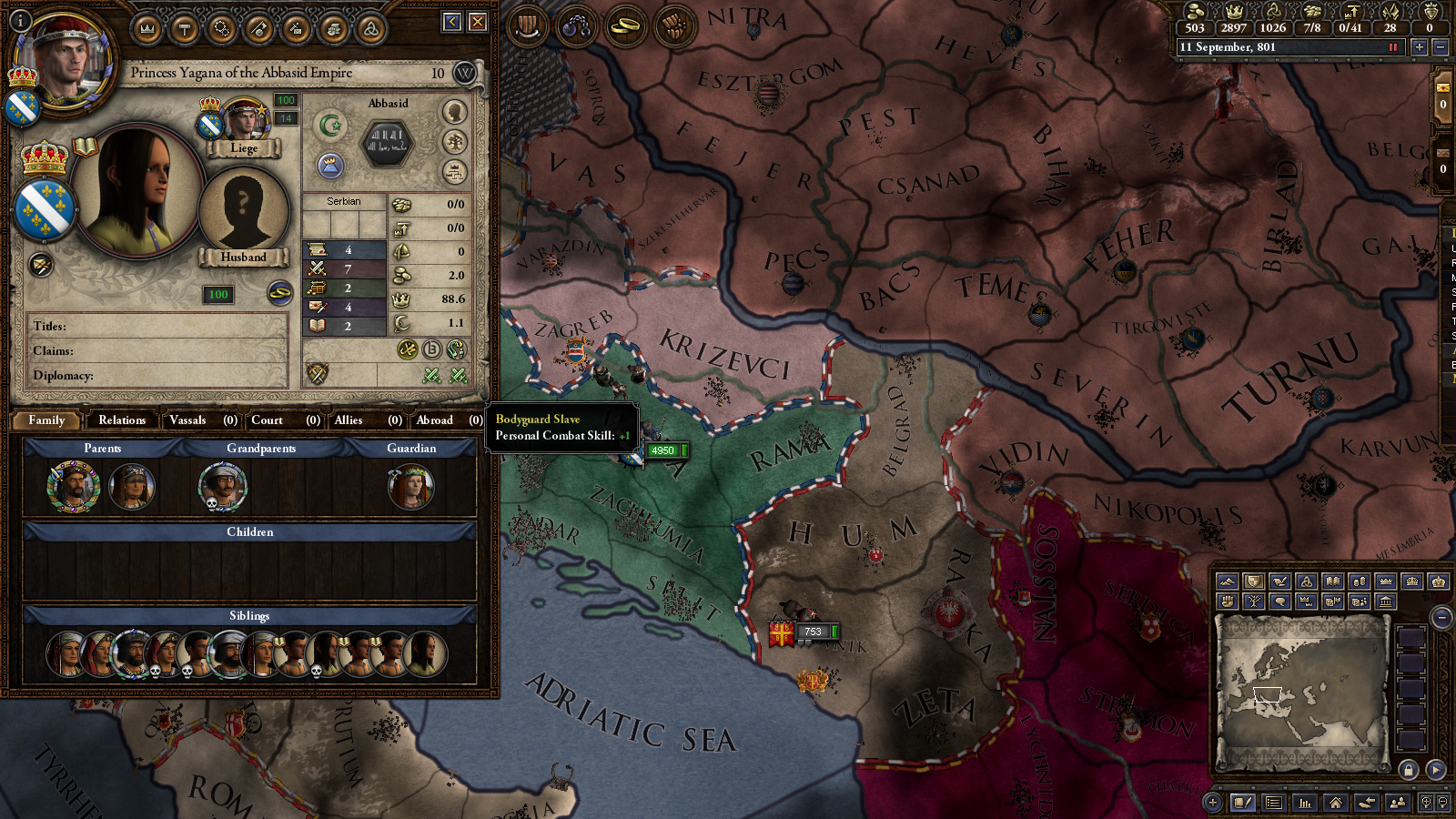This screenshot has width=1456, height=819.
Task: Close the character panel with the red X
Action: (478, 22)
